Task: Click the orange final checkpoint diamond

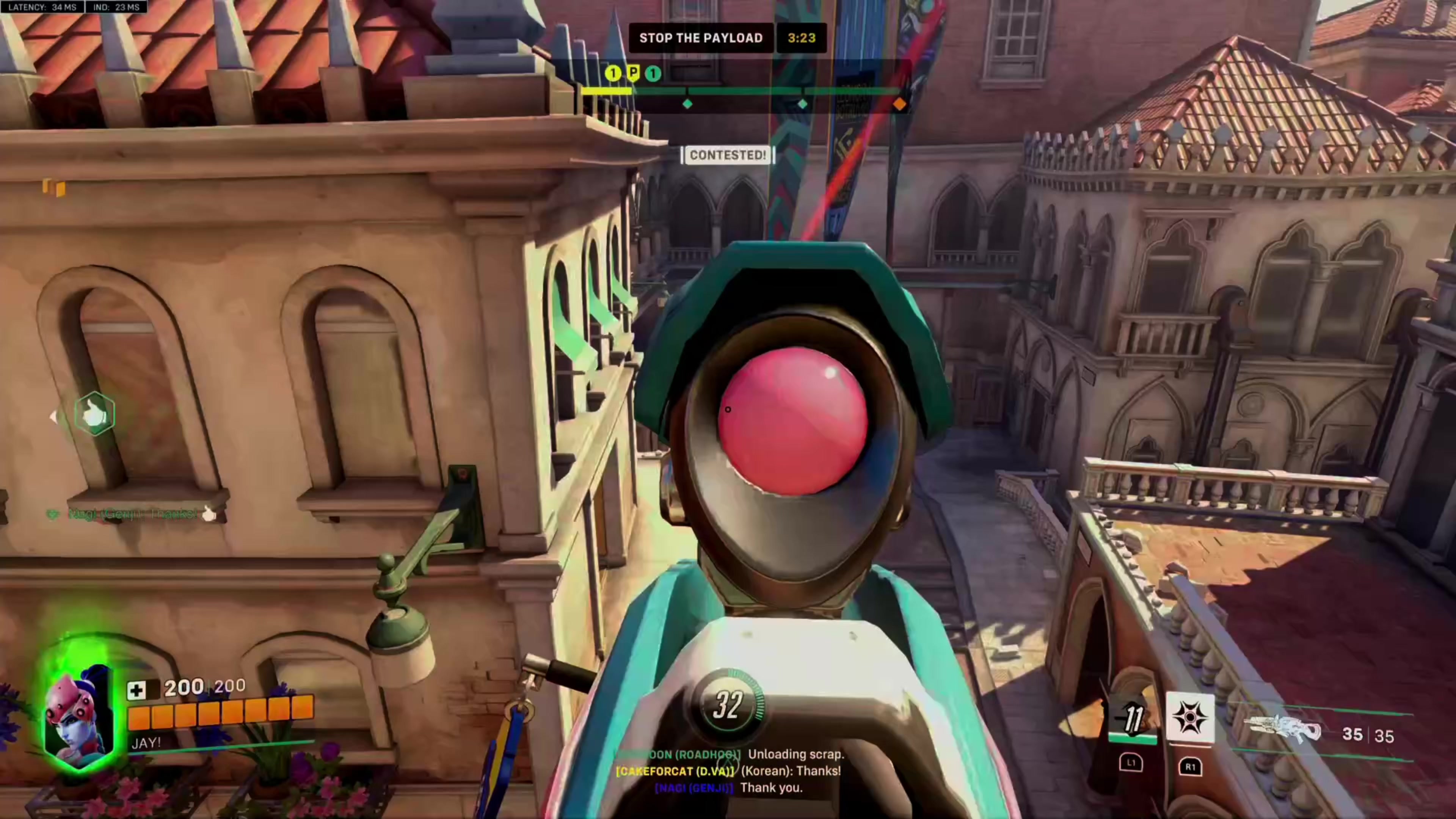Action: point(899,104)
